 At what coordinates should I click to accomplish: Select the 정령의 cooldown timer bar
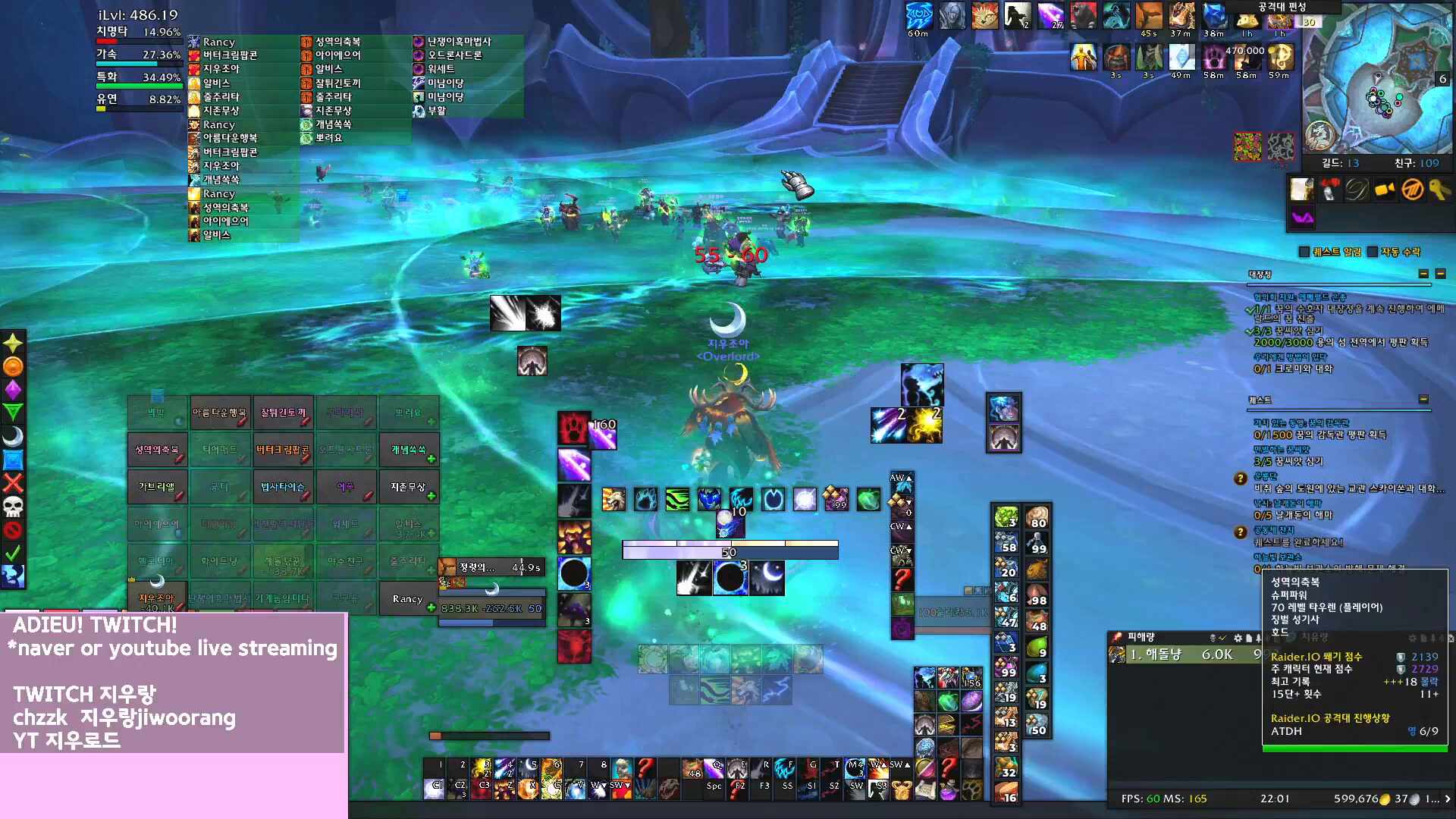click(492, 567)
